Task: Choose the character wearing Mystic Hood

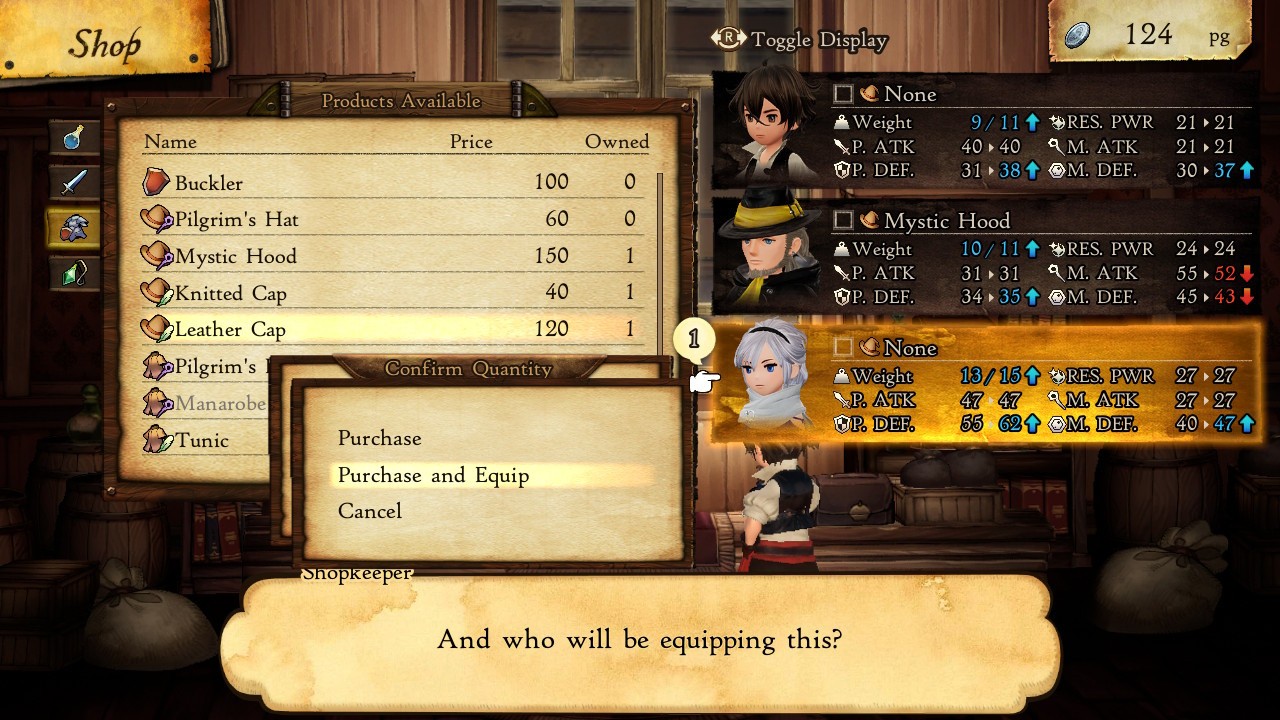Action: tap(985, 258)
